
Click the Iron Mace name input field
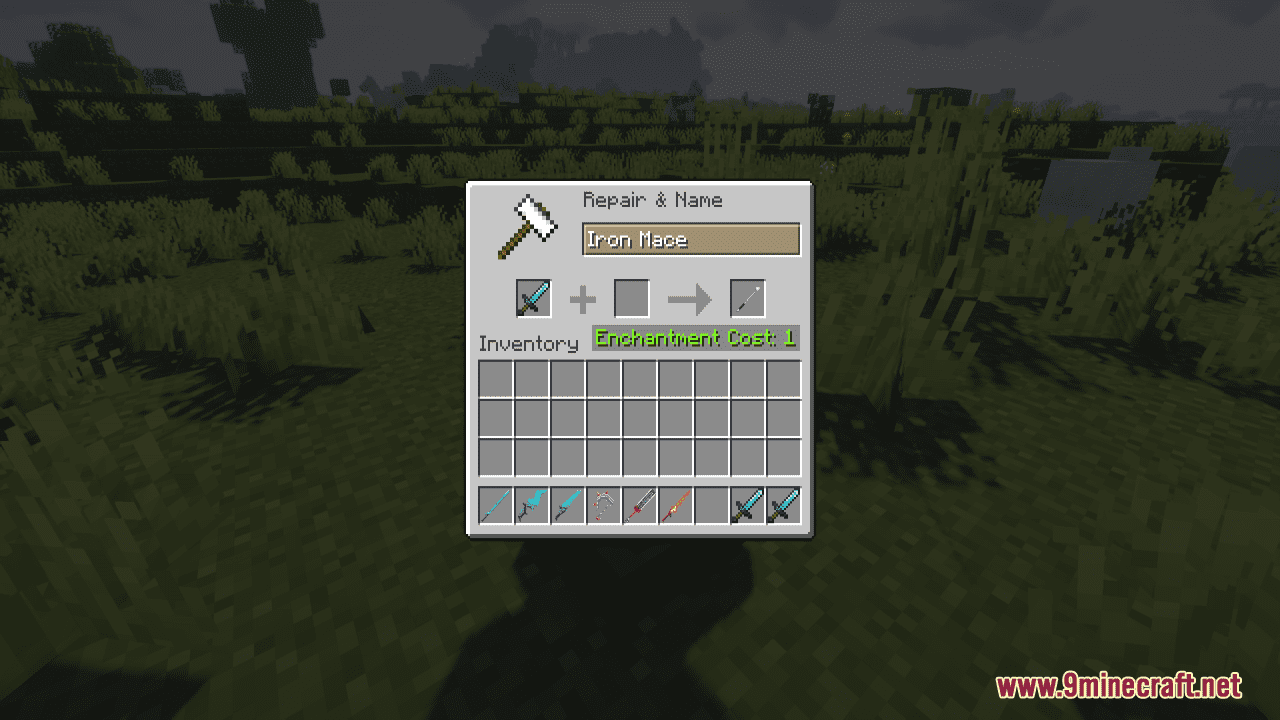[x=691, y=240]
